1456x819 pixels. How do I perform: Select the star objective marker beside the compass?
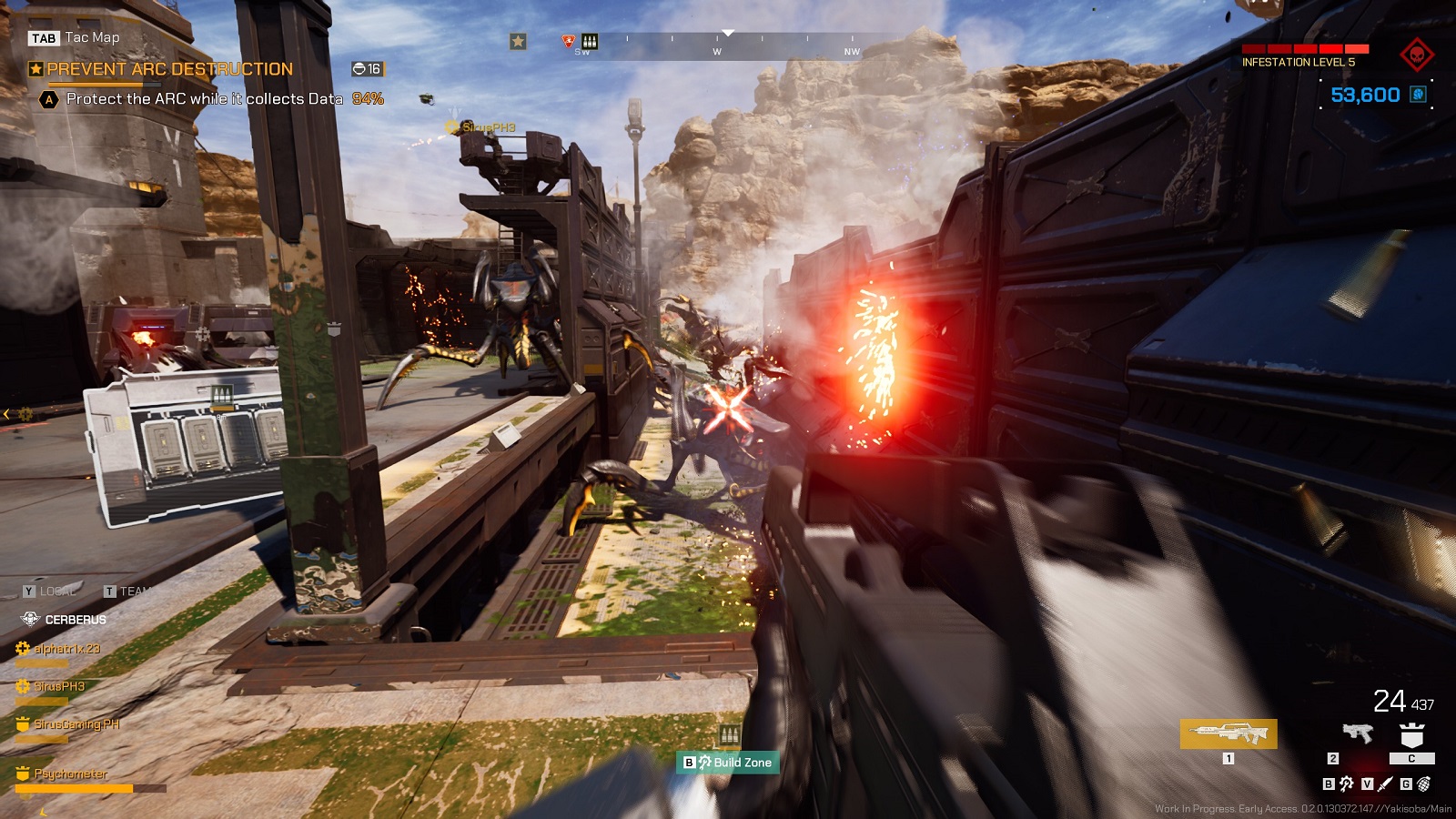click(x=518, y=41)
